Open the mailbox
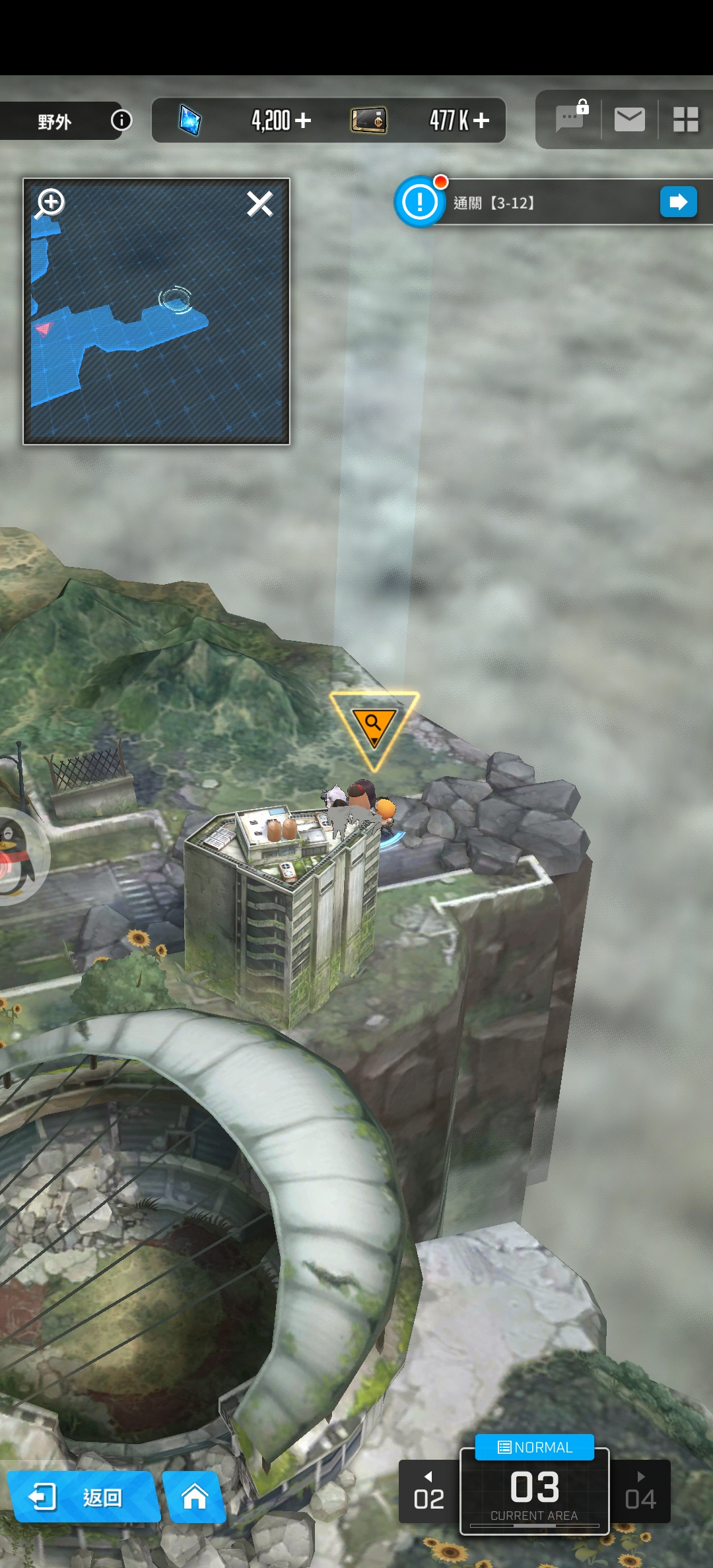The image size is (713, 1568). tap(629, 119)
